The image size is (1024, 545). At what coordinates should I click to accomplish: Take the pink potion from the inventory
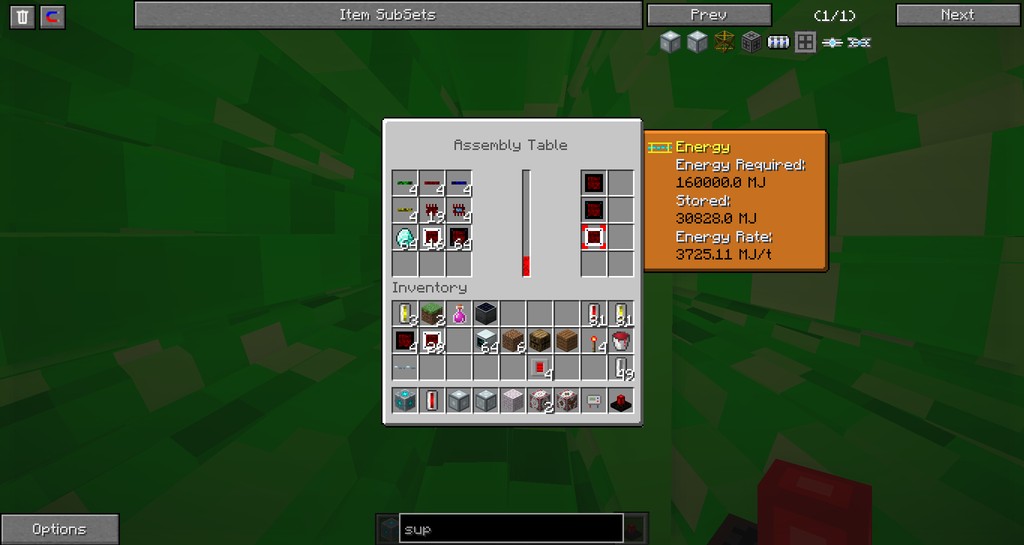[459, 314]
